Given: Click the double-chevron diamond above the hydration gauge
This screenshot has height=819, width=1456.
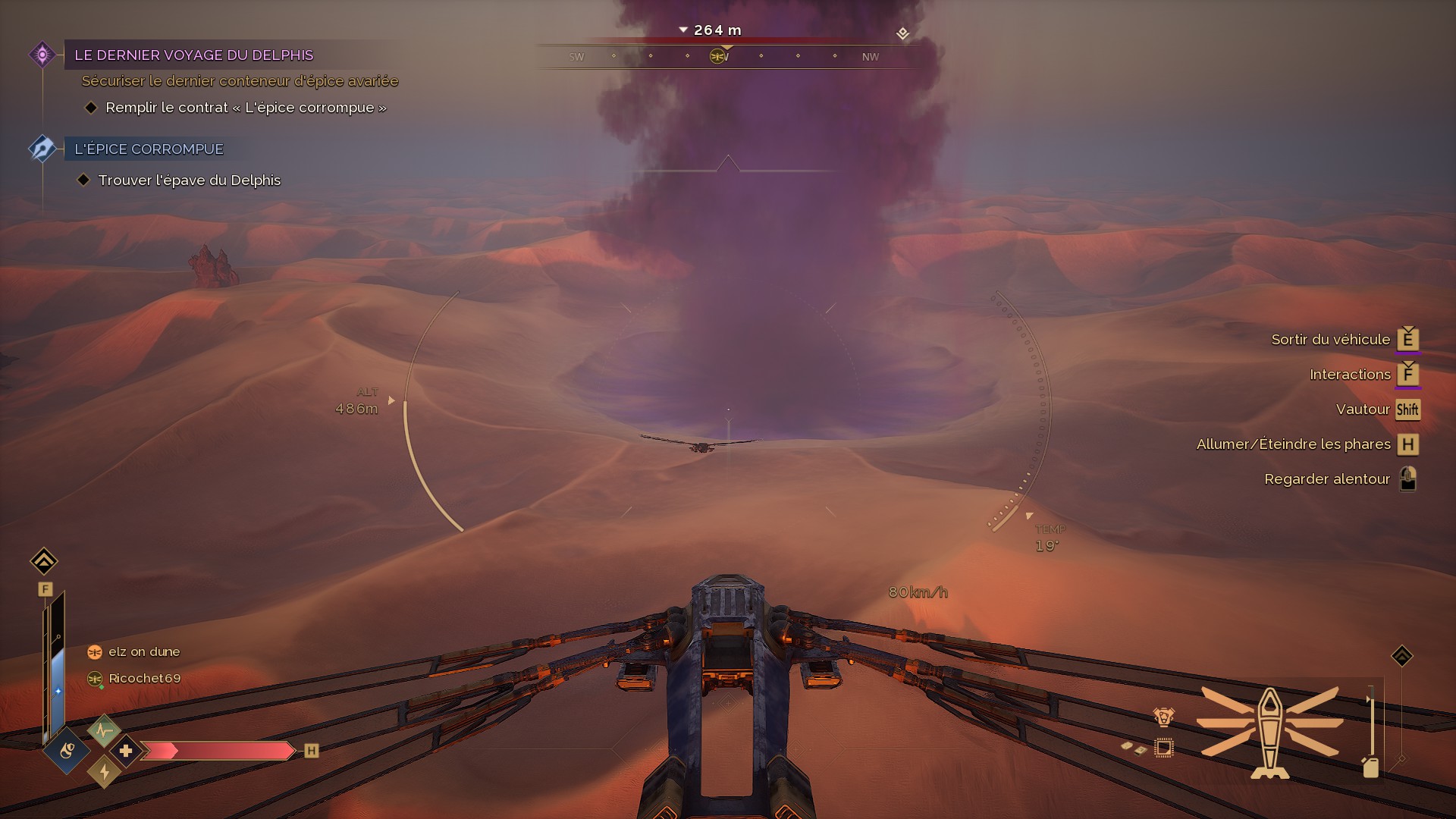Looking at the screenshot, I should [44, 561].
